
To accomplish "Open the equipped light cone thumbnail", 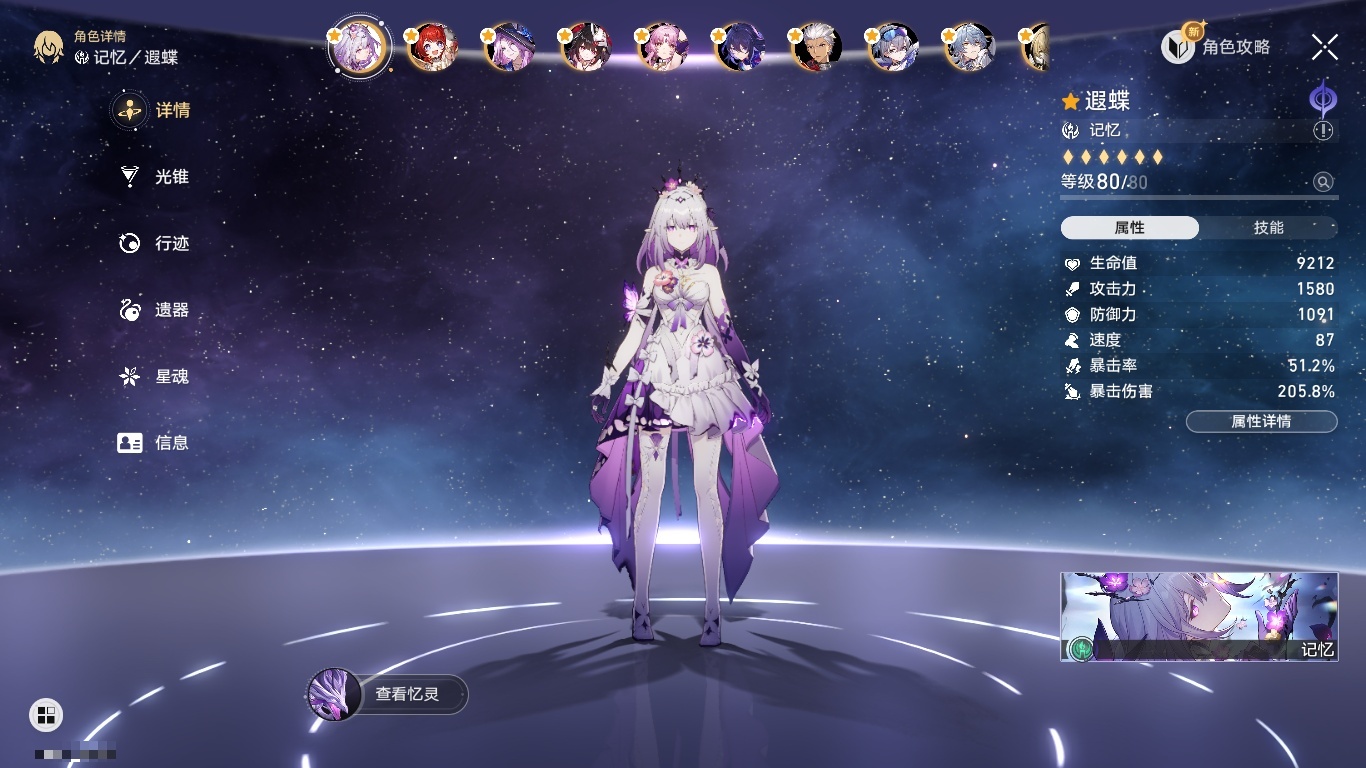I will pyautogui.click(x=1199, y=617).
